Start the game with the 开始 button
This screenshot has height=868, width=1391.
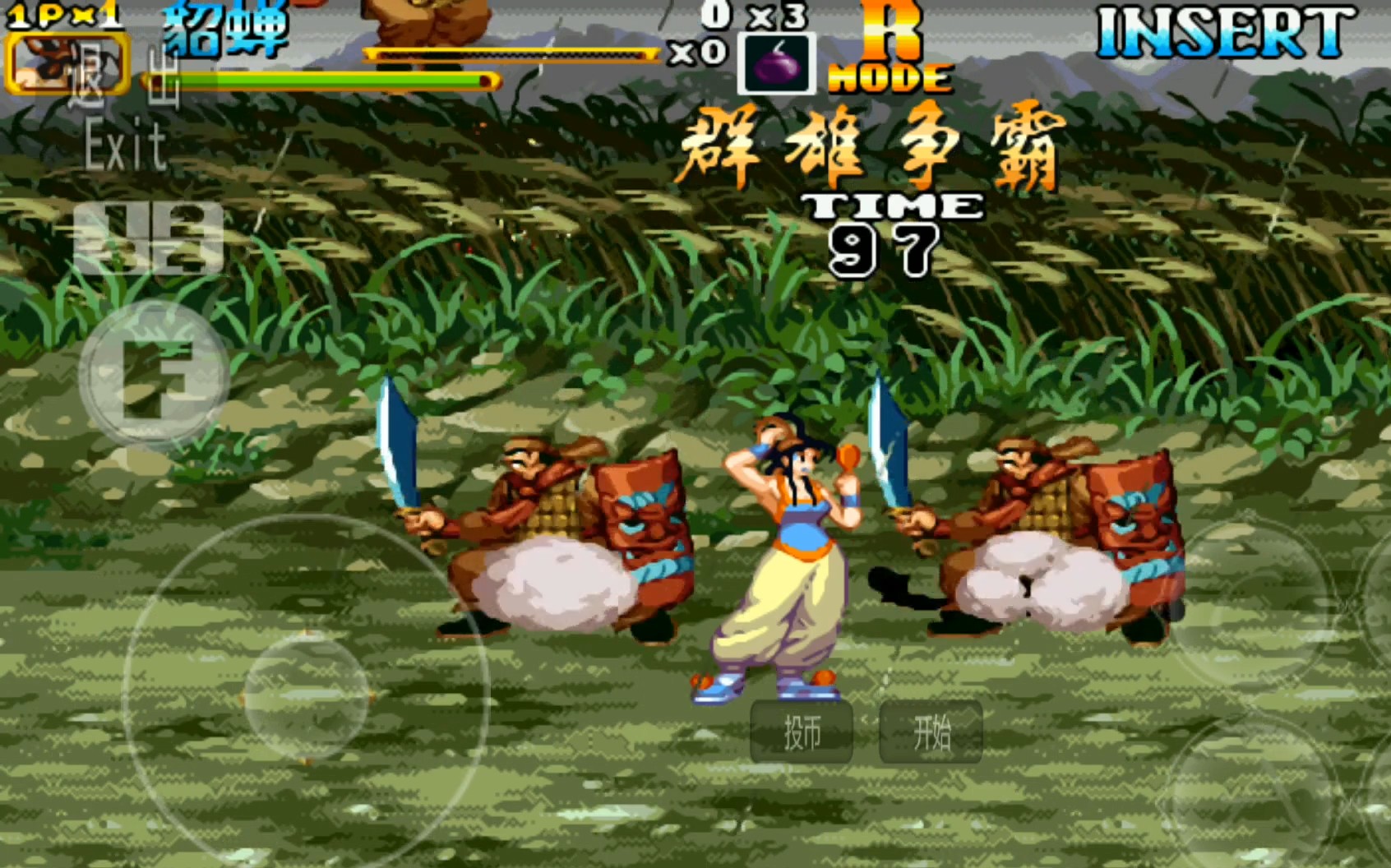931,732
